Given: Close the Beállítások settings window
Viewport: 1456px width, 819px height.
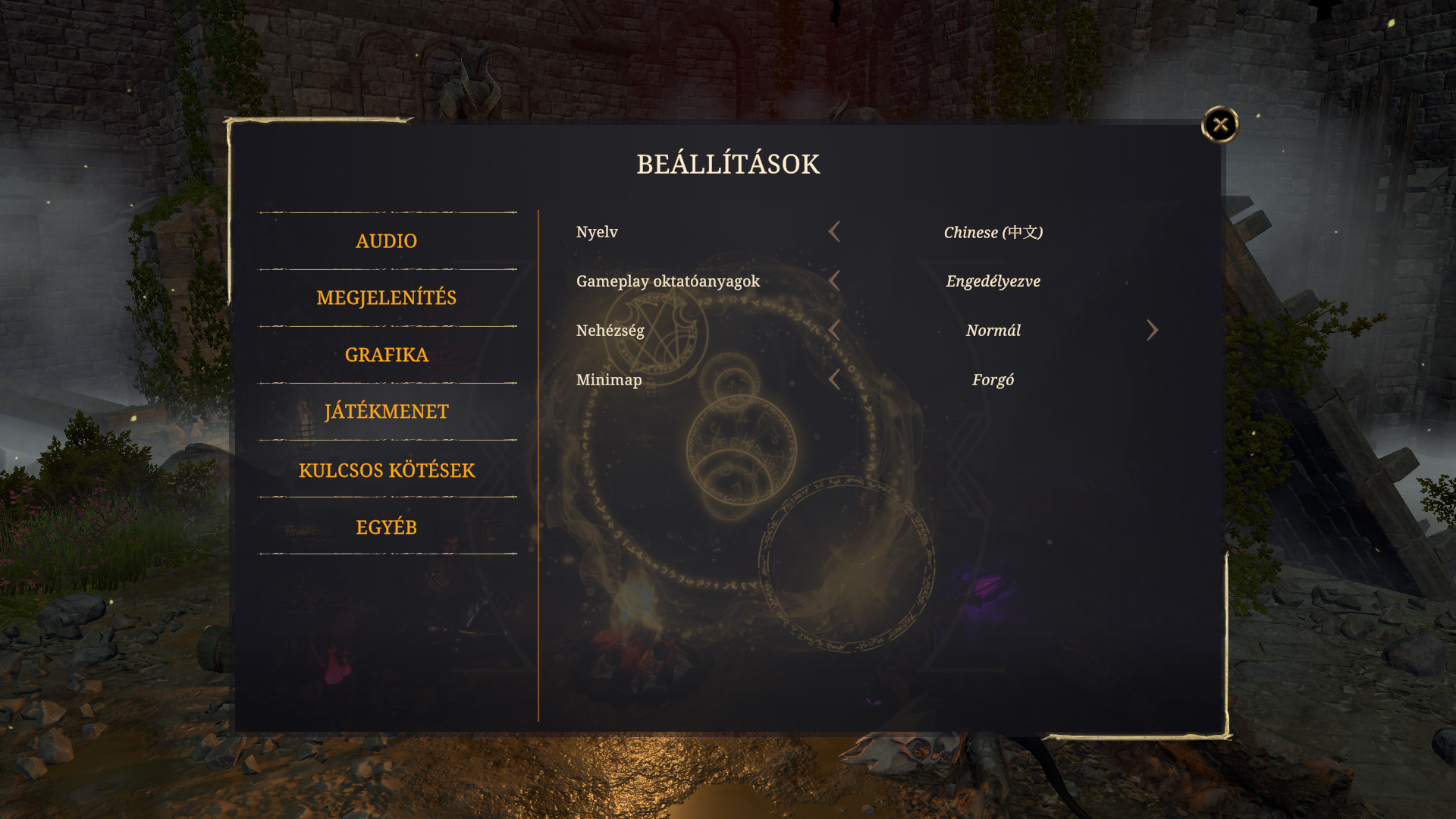Looking at the screenshot, I should point(1220,124).
